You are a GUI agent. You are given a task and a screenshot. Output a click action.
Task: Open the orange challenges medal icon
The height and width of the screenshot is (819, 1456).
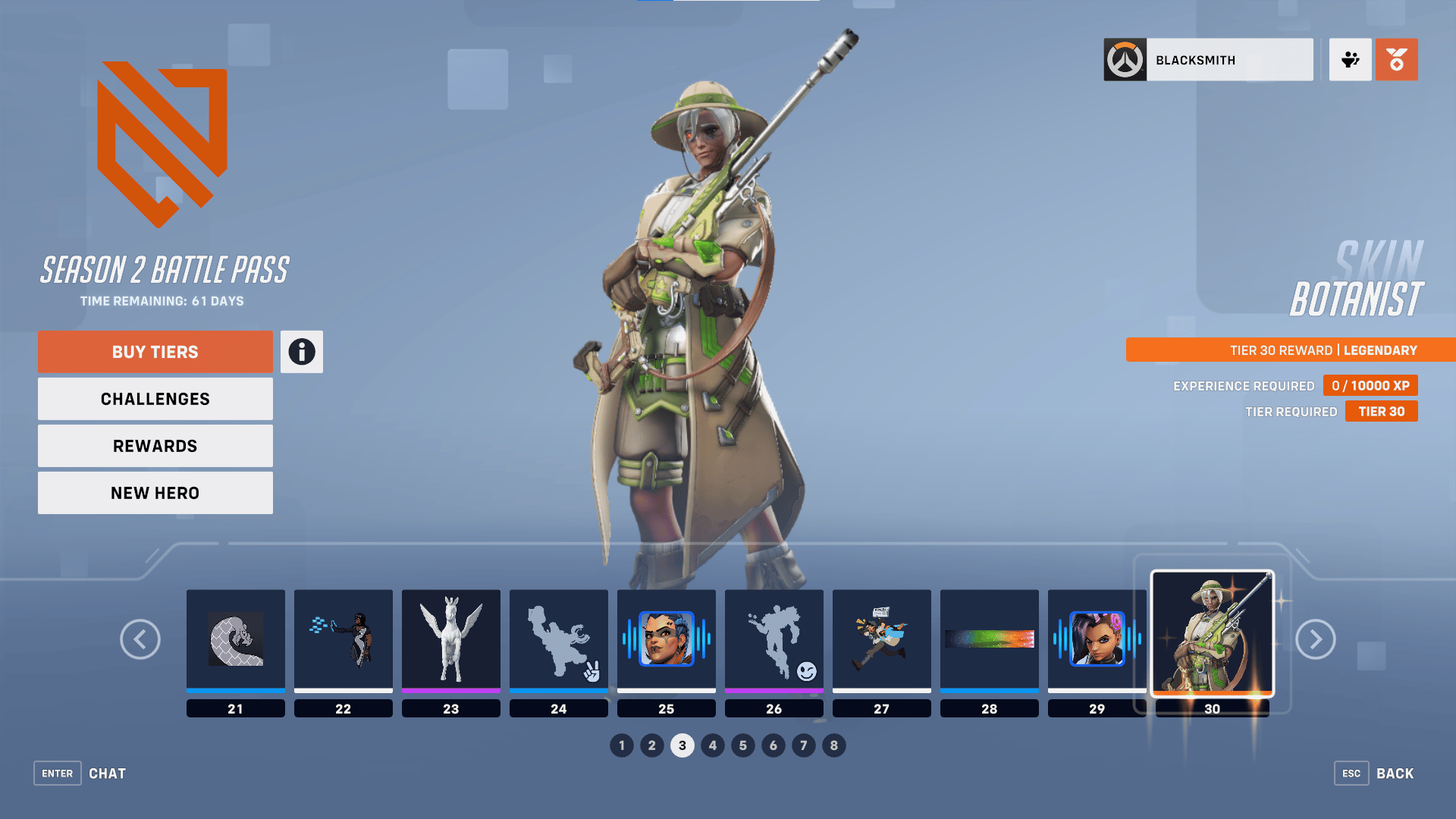pyautogui.click(x=1397, y=60)
